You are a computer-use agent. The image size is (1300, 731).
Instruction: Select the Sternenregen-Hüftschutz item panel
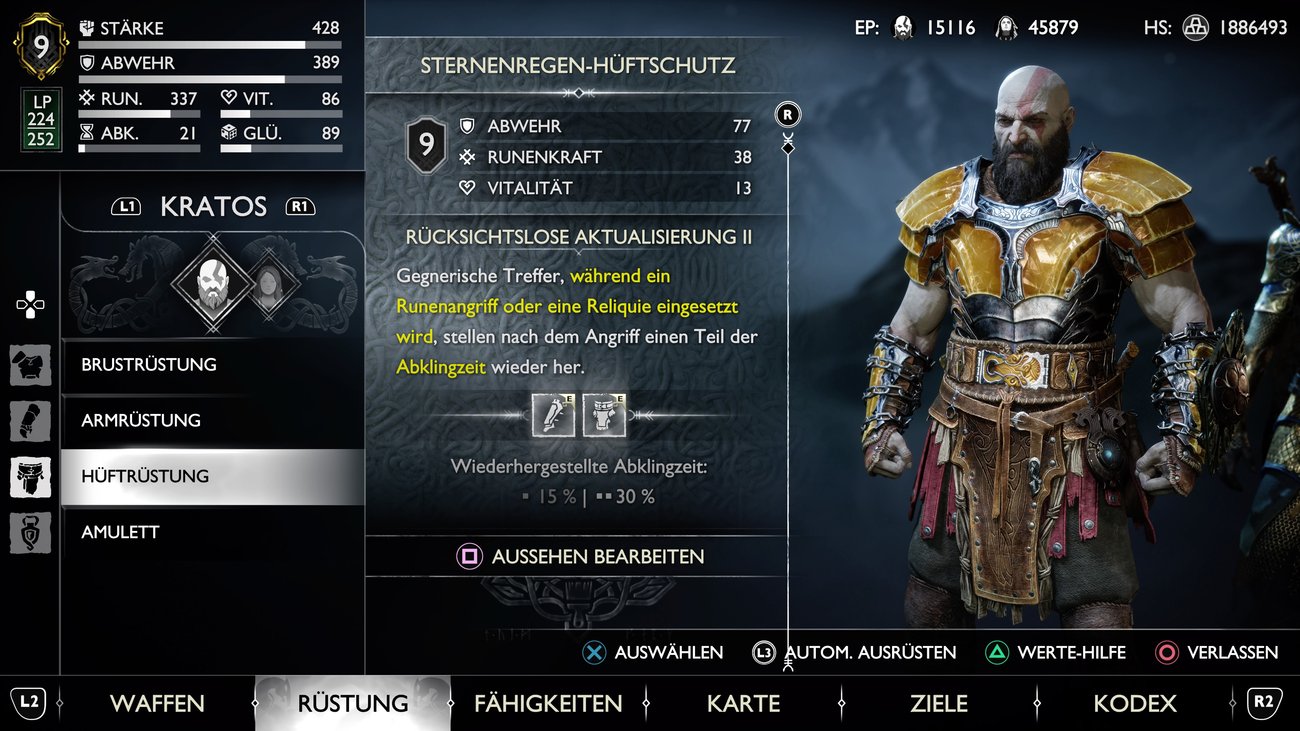pyautogui.click(x=578, y=63)
